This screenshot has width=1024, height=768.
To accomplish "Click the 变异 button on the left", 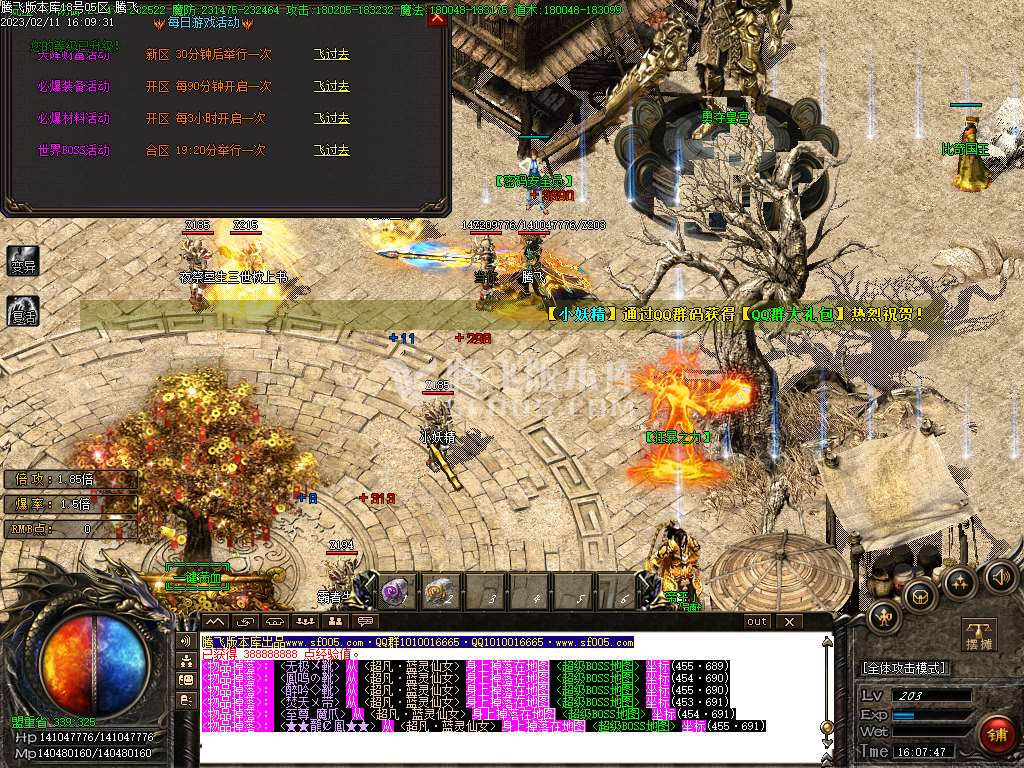I will tap(22, 263).
